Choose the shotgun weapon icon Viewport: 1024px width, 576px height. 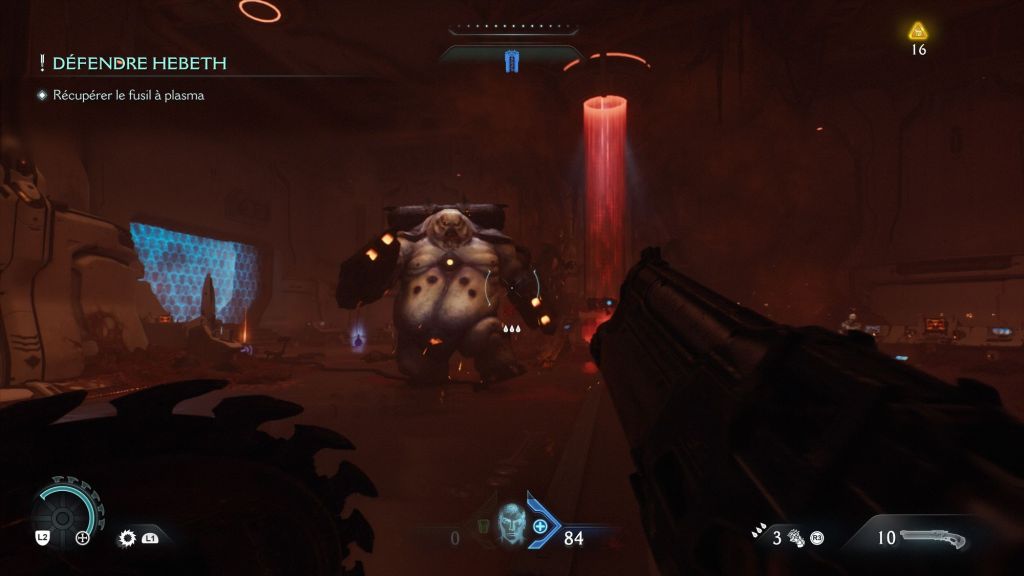tap(933, 538)
